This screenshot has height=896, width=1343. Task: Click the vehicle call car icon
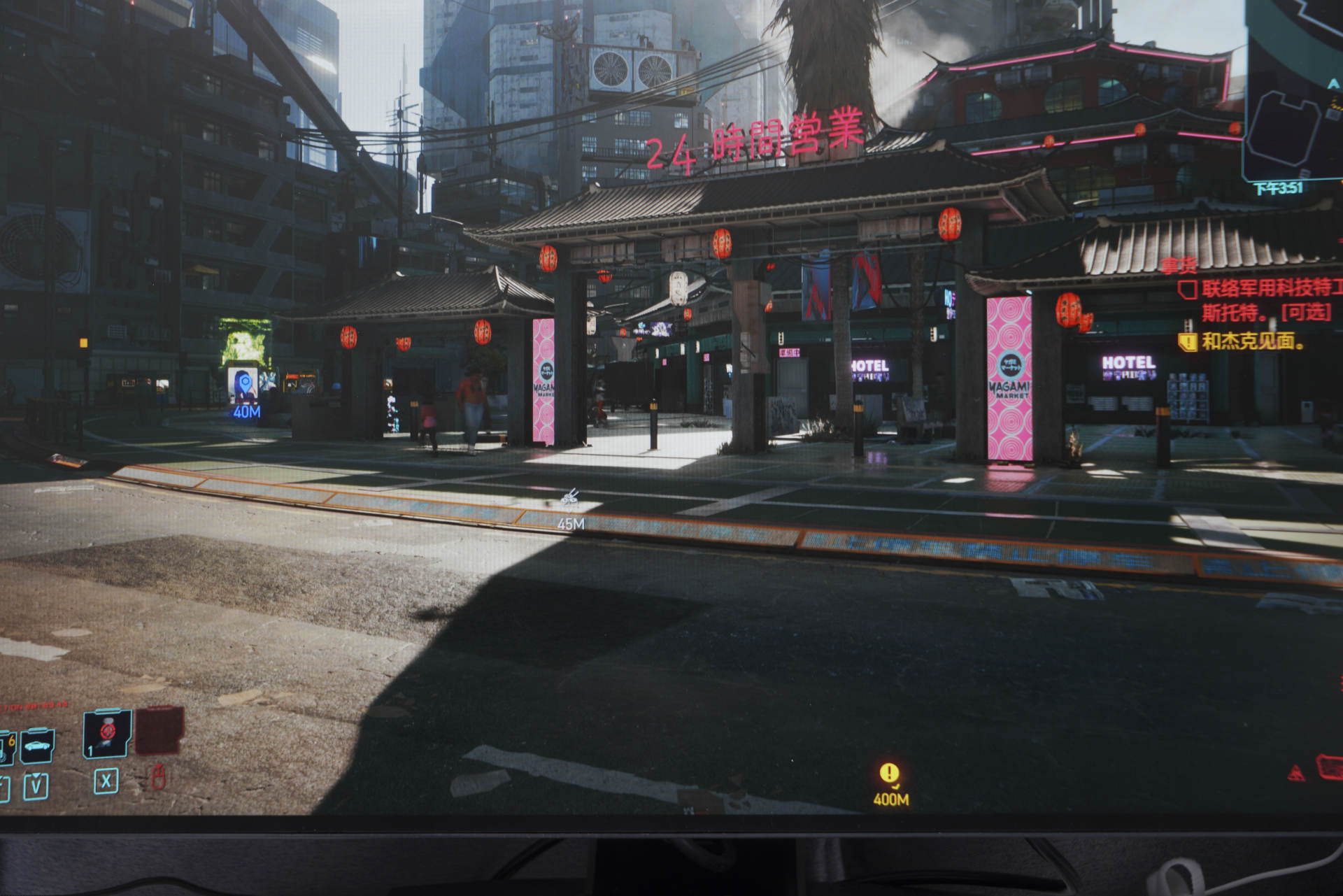(x=38, y=746)
